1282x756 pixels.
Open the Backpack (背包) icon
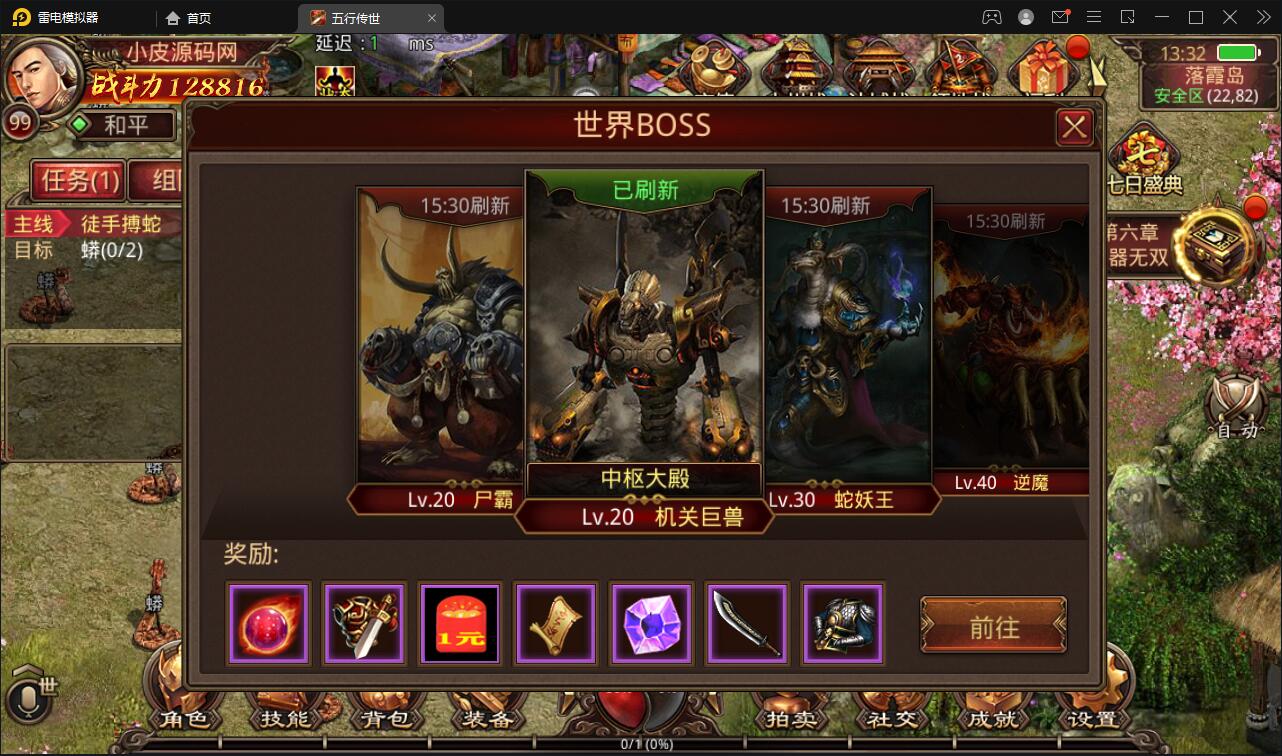(385, 717)
